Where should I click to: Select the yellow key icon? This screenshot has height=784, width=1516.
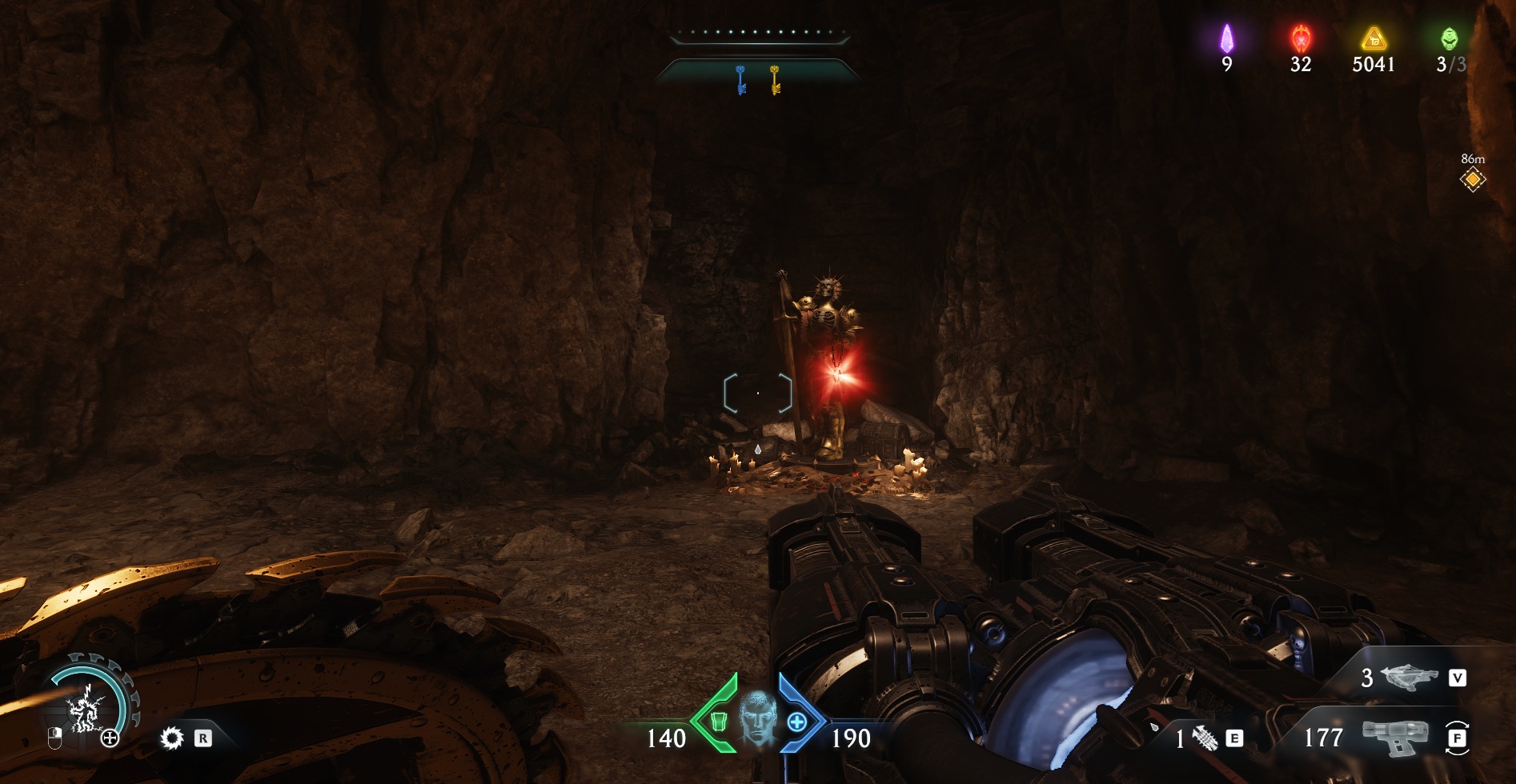(x=775, y=80)
